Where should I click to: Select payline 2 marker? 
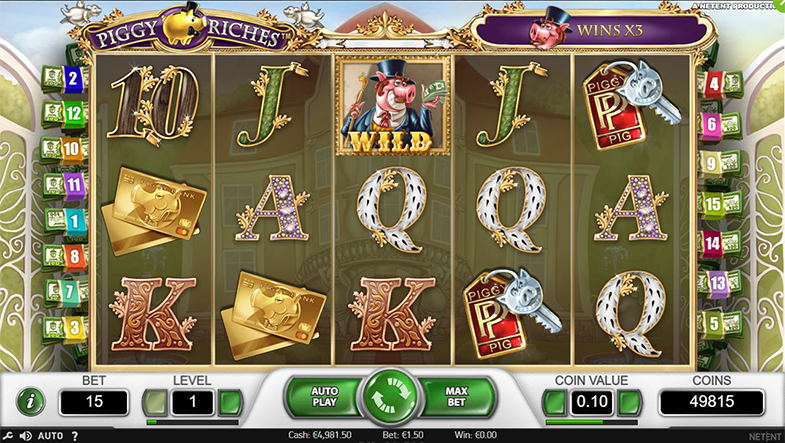(x=73, y=77)
